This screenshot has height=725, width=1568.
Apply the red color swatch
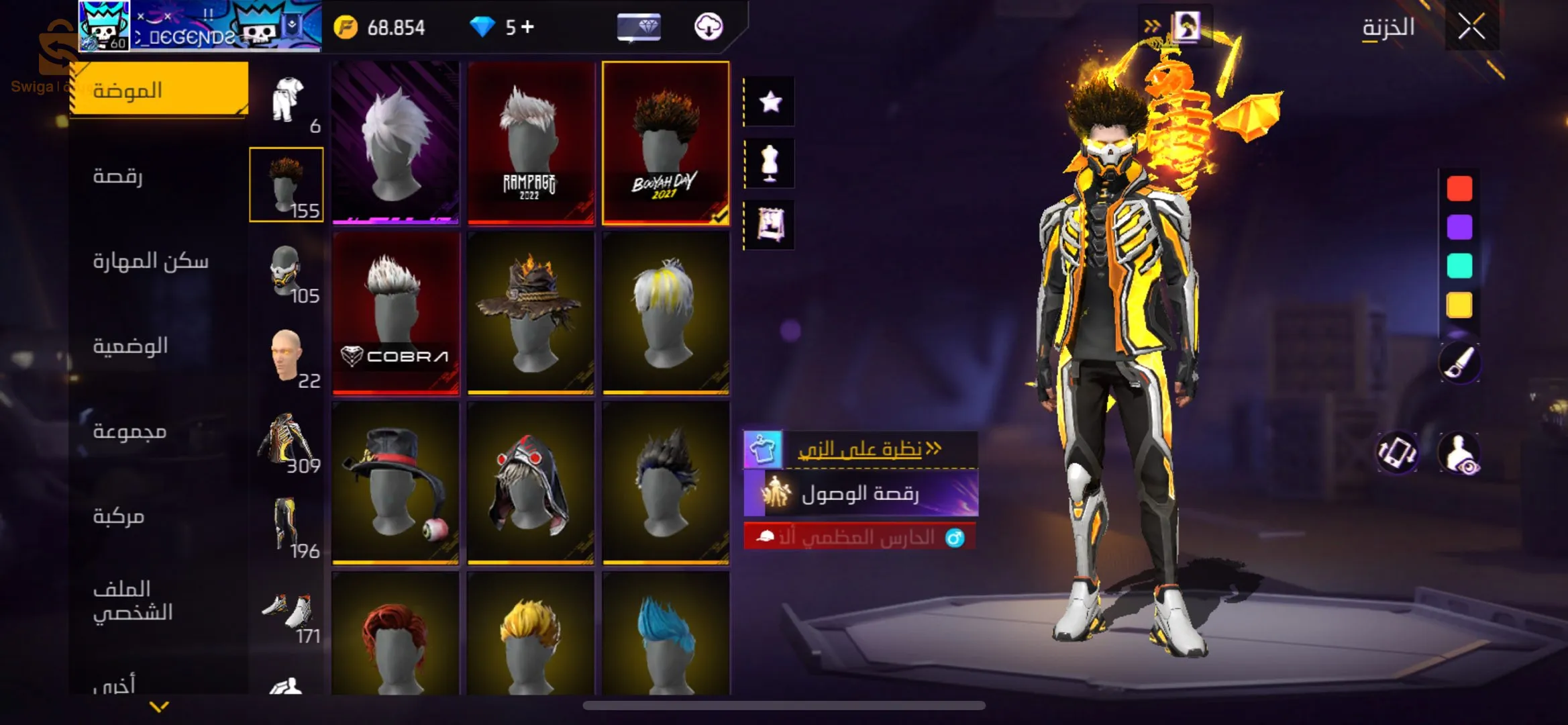(1459, 189)
